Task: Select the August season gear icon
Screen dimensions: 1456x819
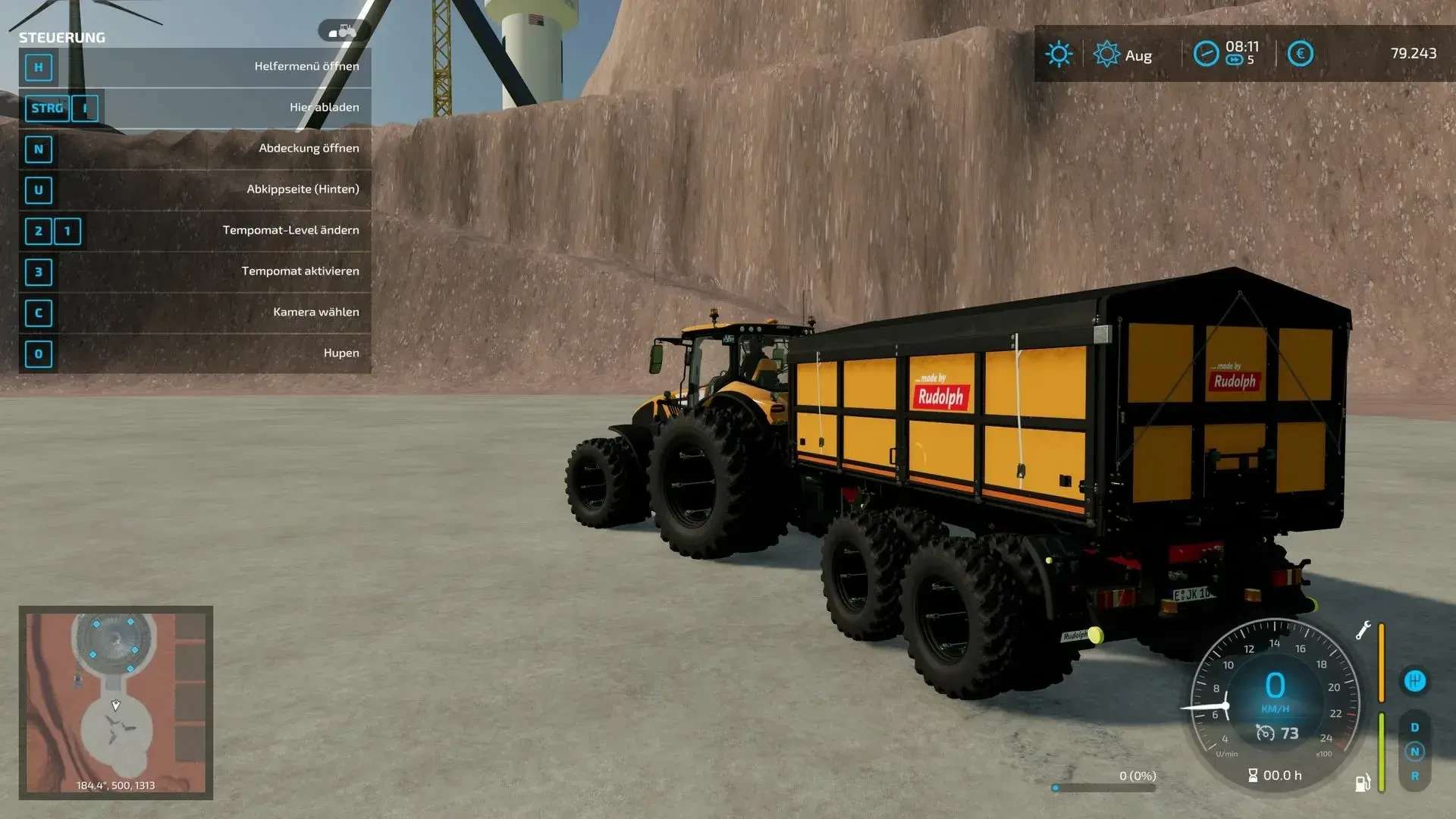Action: point(1106,54)
